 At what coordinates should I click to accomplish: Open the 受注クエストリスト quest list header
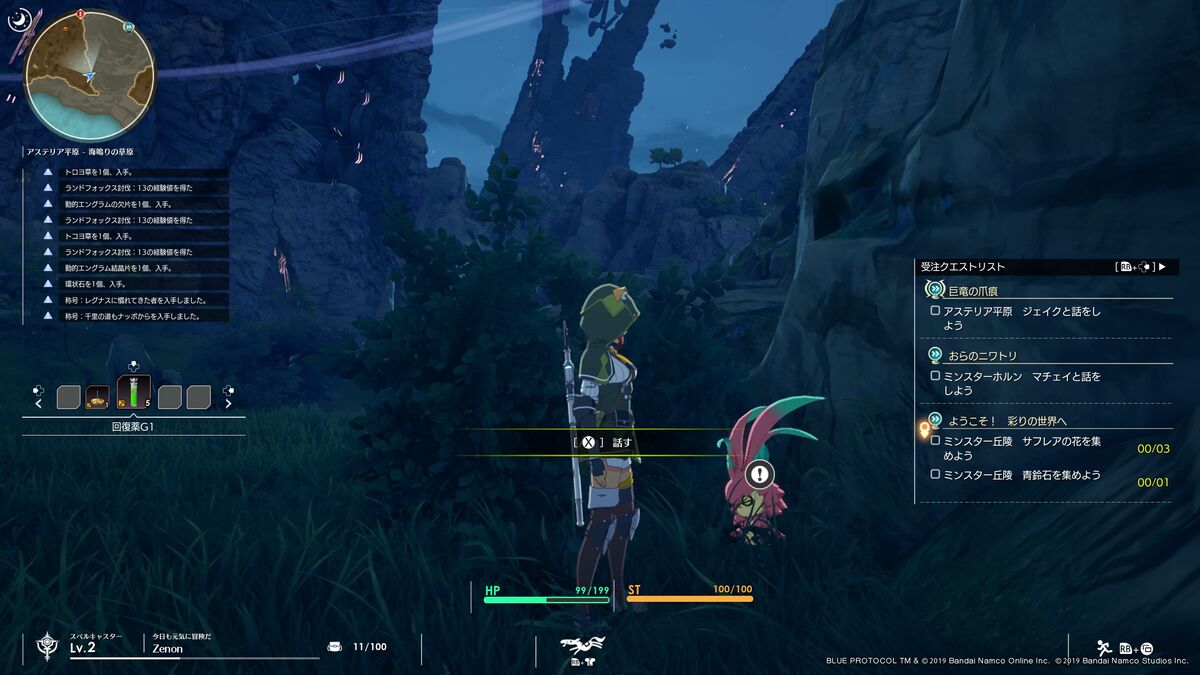[963, 267]
